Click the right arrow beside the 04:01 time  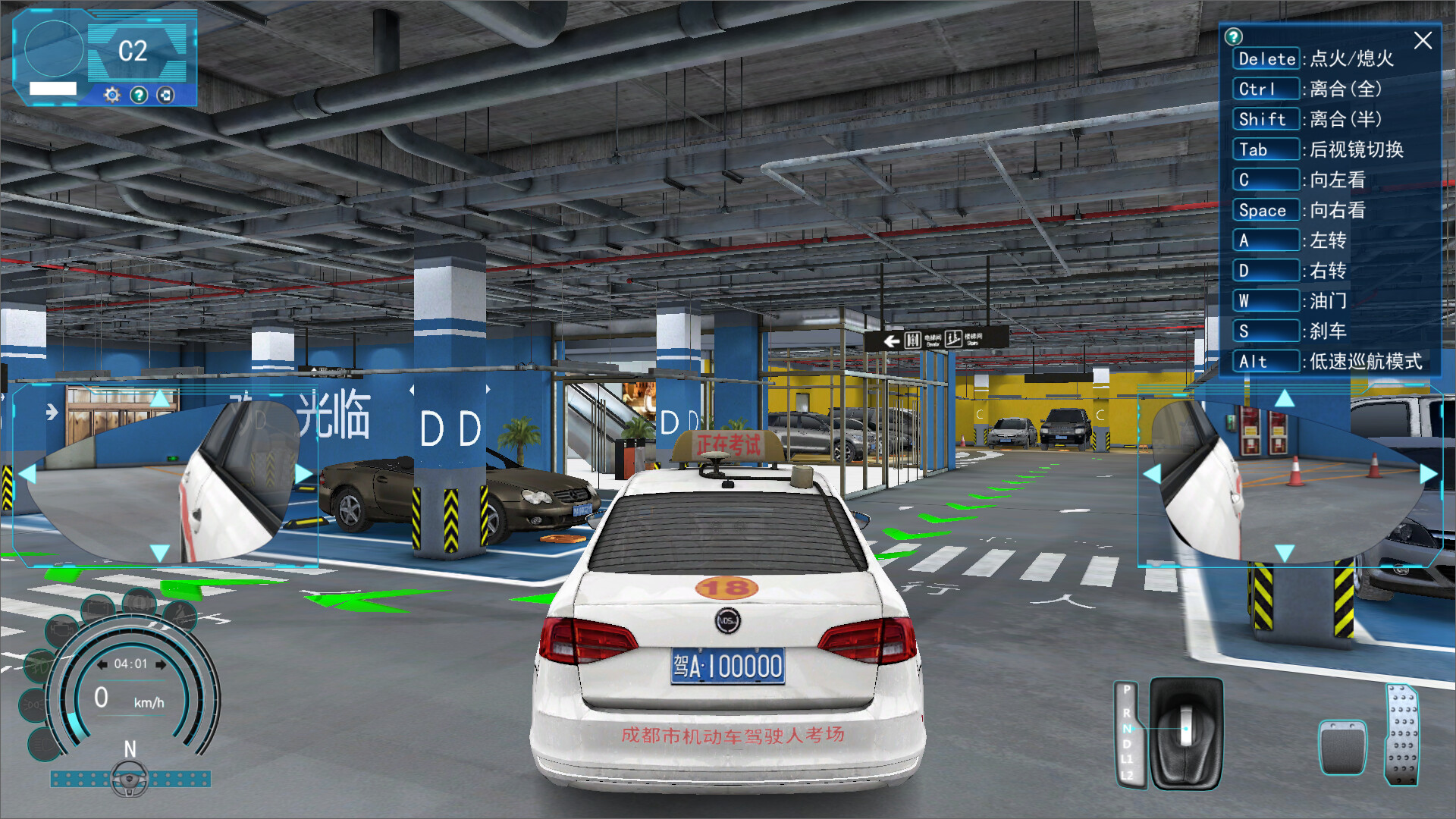[x=160, y=664]
